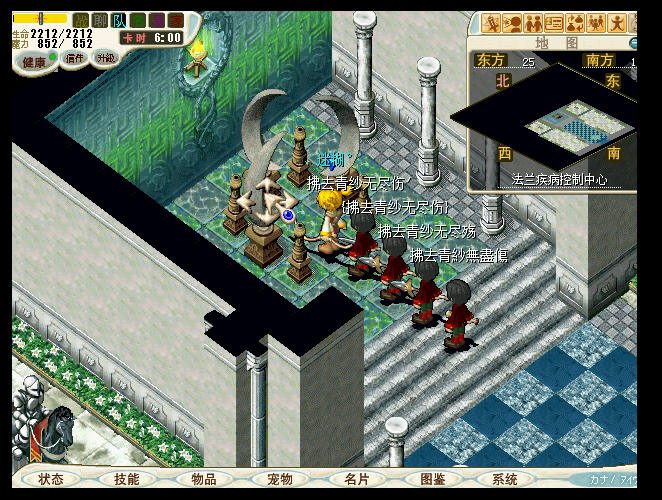Toggle the 聊 chat mode button
The width and height of the screenshot is (662, 500).
[x=100, y=20]
